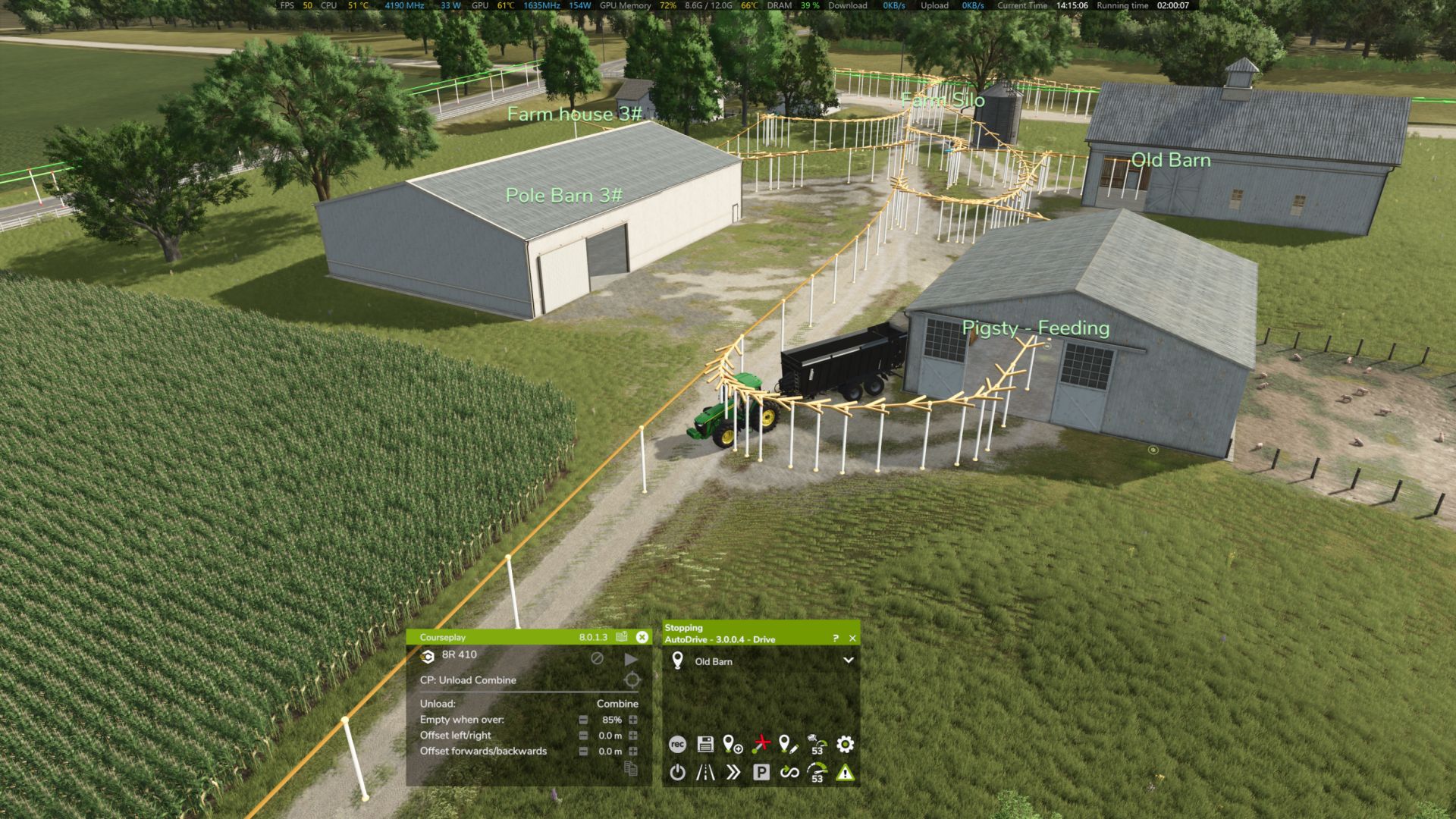Open AutoDrive help question mark
This screenshot has height=819, width=1456.
836,639
